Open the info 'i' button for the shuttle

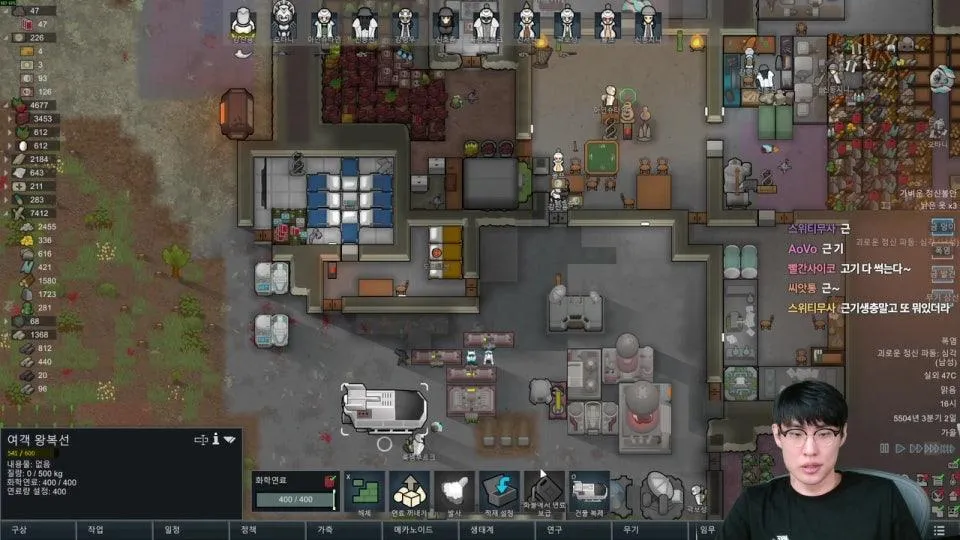click(x=215, y=439)
